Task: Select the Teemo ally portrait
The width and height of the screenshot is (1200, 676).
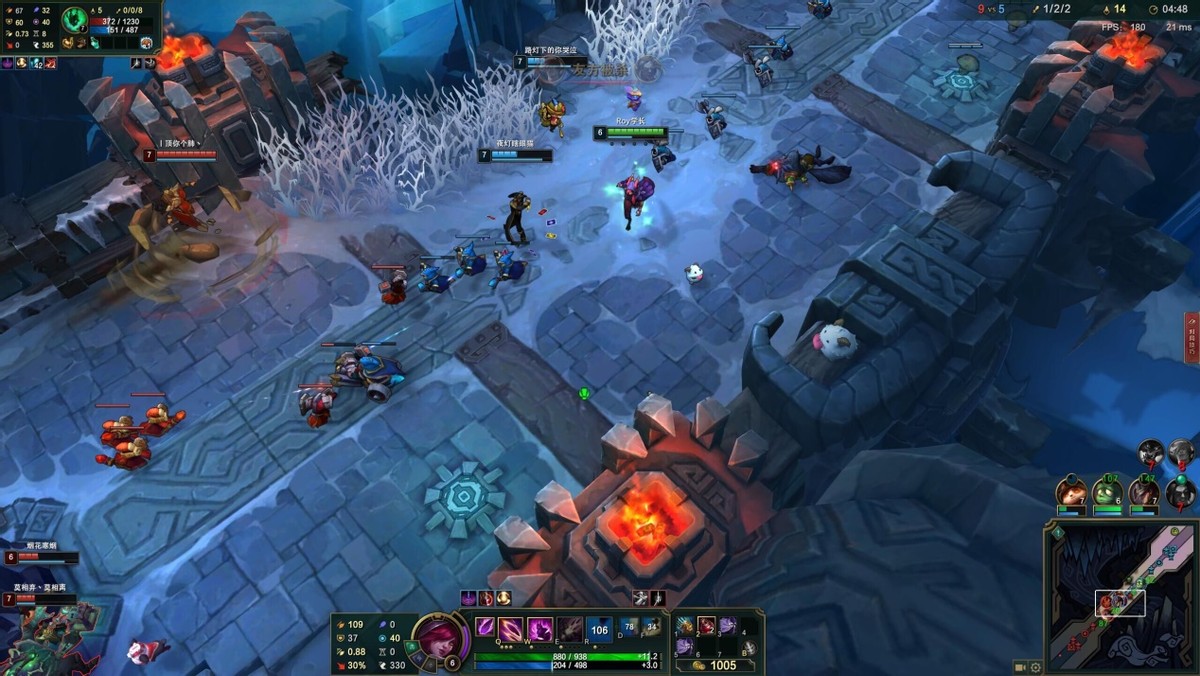Action: (1071, 492)
